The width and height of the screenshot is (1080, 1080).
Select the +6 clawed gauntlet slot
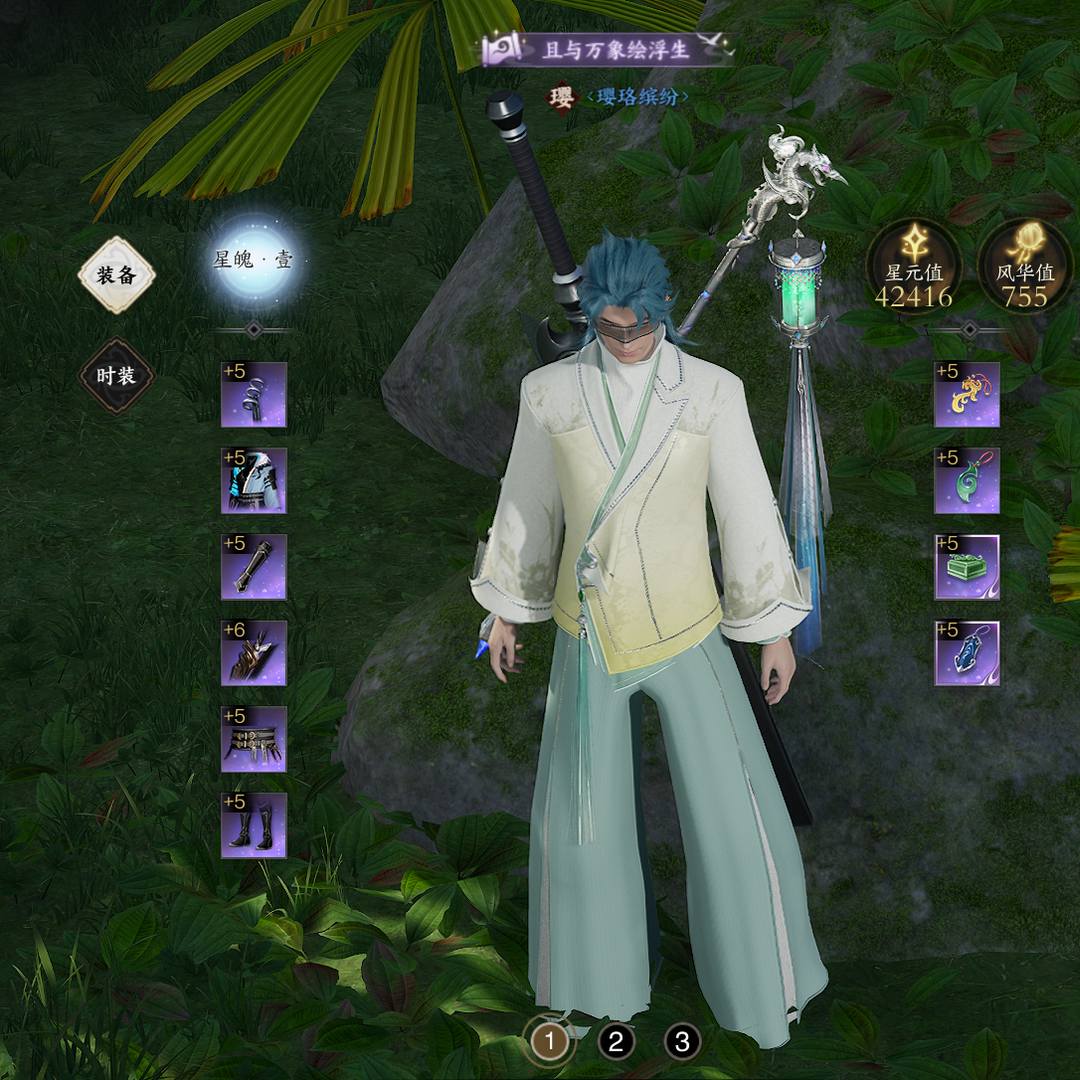click(x=254, y=653)
